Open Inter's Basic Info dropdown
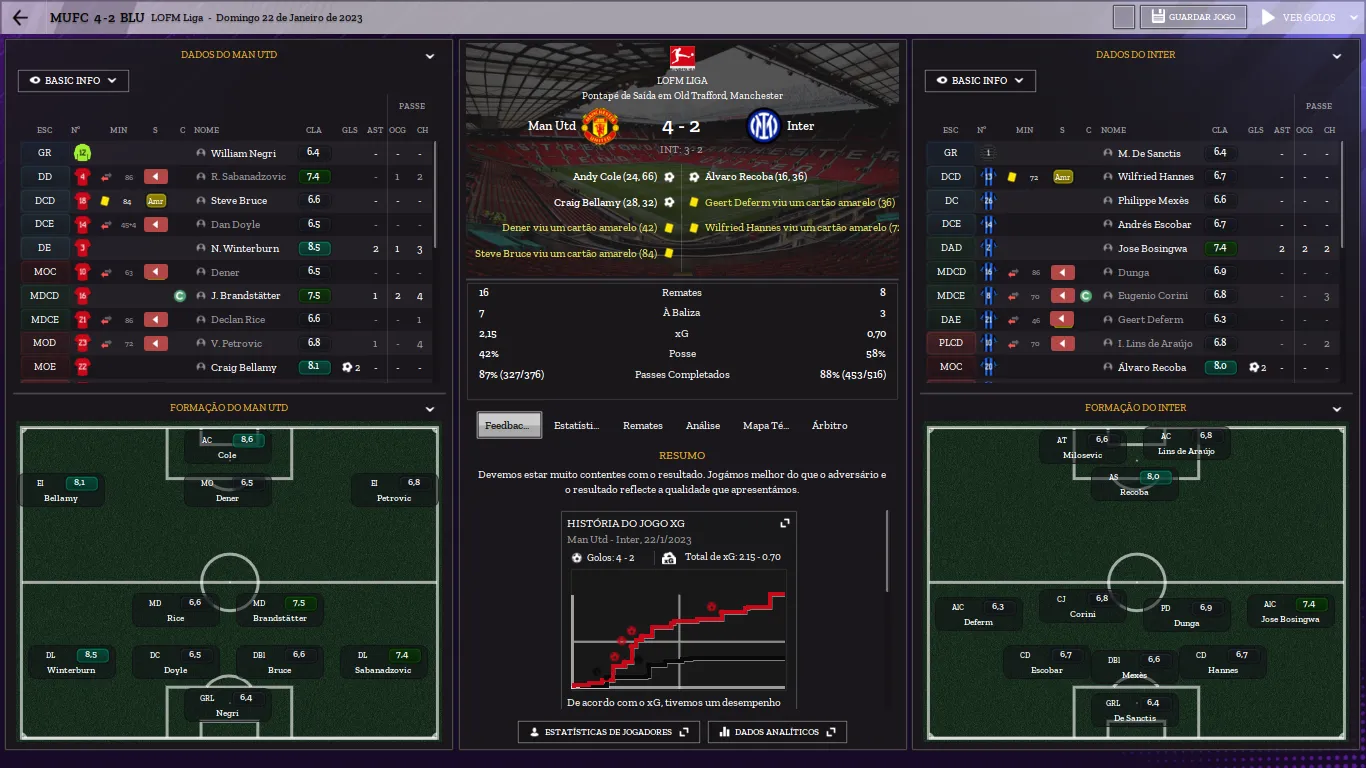 pos(980,81)
